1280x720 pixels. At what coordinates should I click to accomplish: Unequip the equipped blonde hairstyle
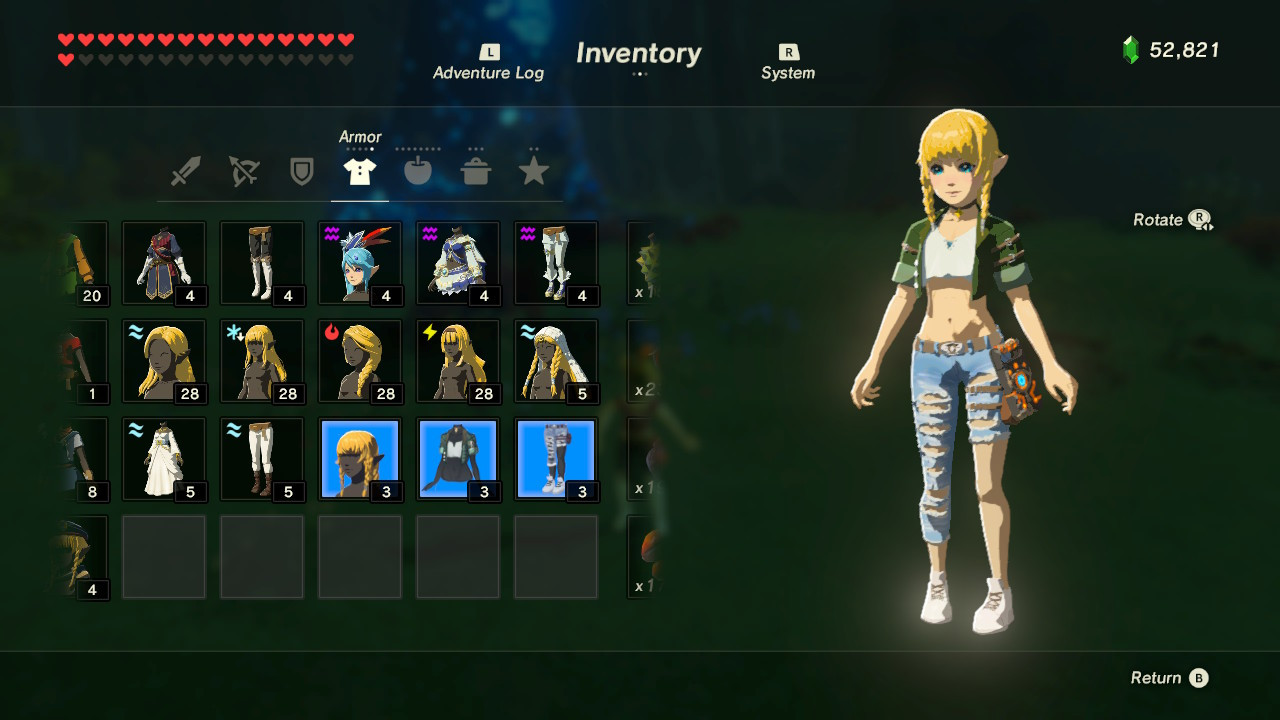click(x=360, y=459)
